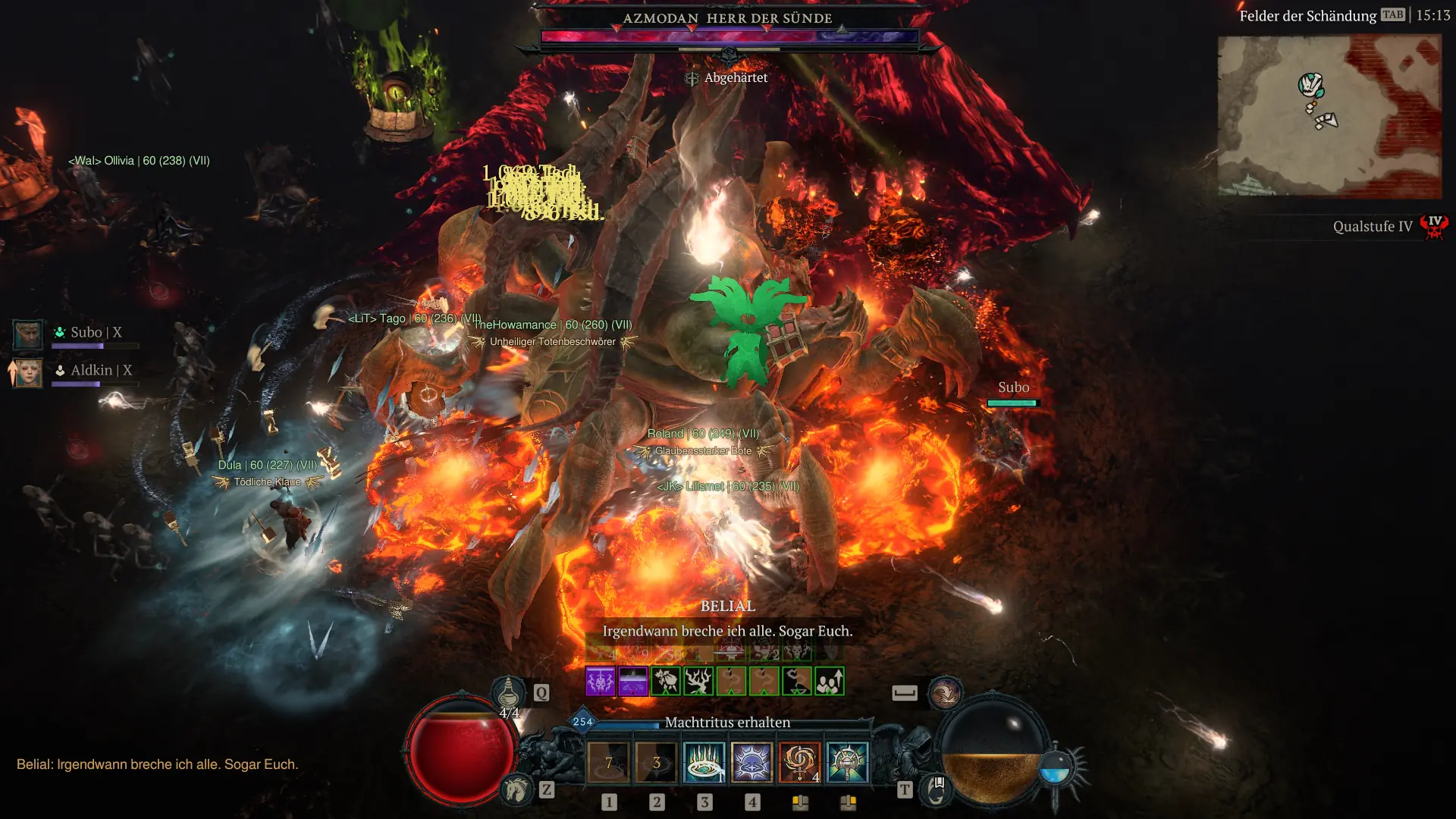Select Aldkin's portrait thumbnail
1456x819 pixels.
click(x=27, y=373)
